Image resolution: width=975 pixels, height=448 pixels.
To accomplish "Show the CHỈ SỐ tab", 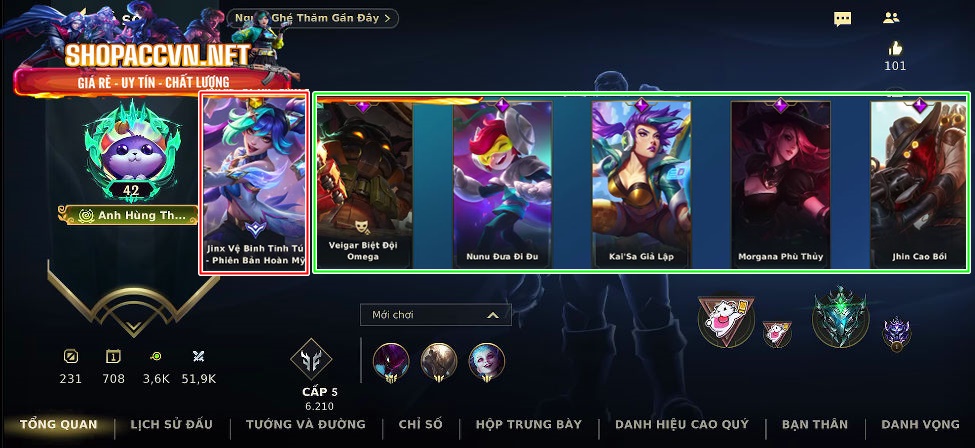I will click(x=421, y=425).
